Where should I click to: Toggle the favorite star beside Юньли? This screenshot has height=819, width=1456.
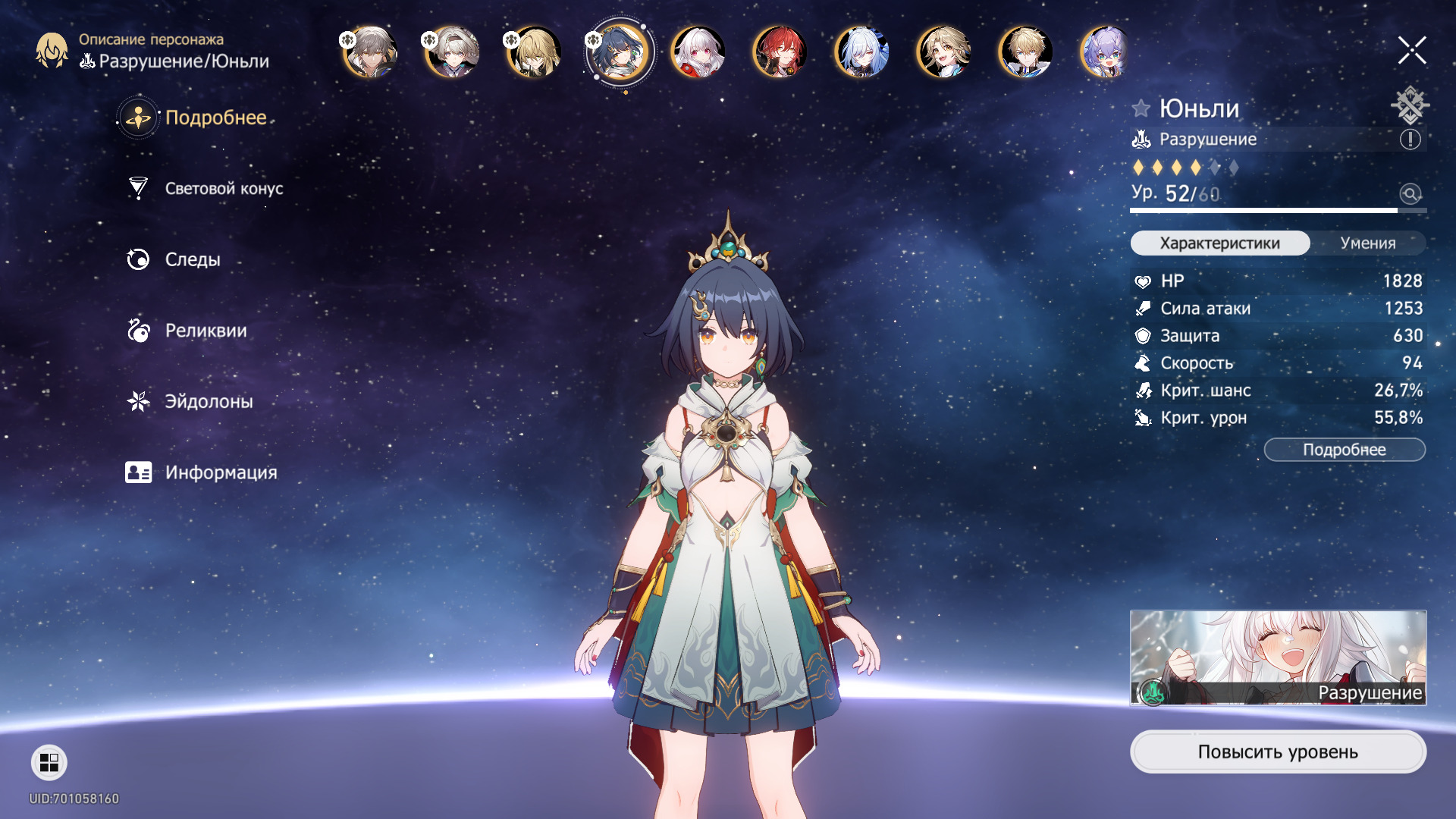point(1141,108)
